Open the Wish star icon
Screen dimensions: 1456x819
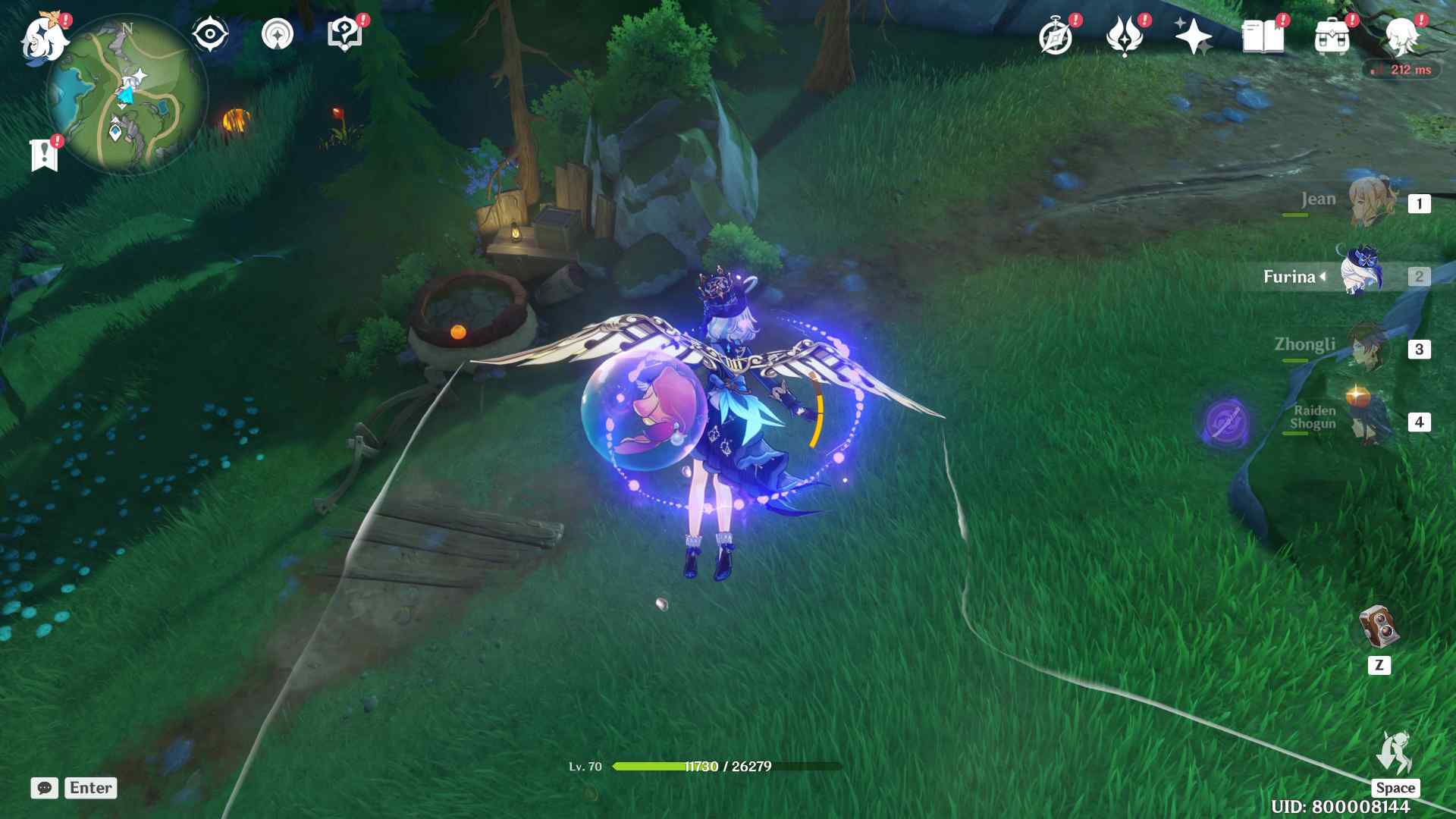(1193, 37)
